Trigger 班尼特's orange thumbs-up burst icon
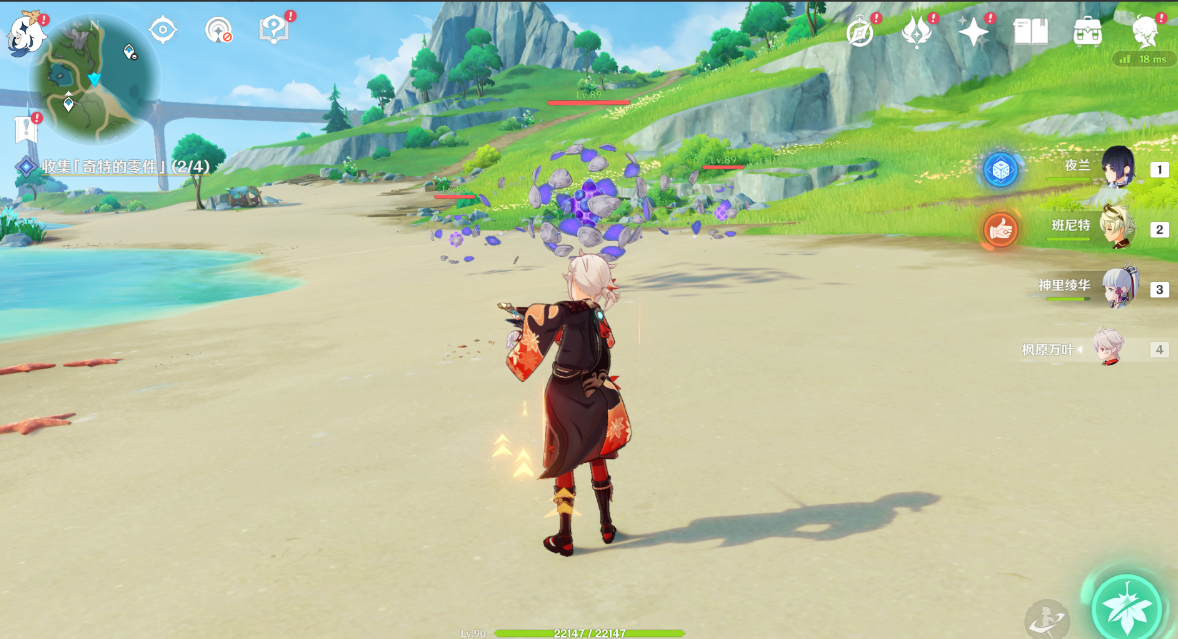The height and width of the screenshot is (639, 1178). click(1000, 230)
